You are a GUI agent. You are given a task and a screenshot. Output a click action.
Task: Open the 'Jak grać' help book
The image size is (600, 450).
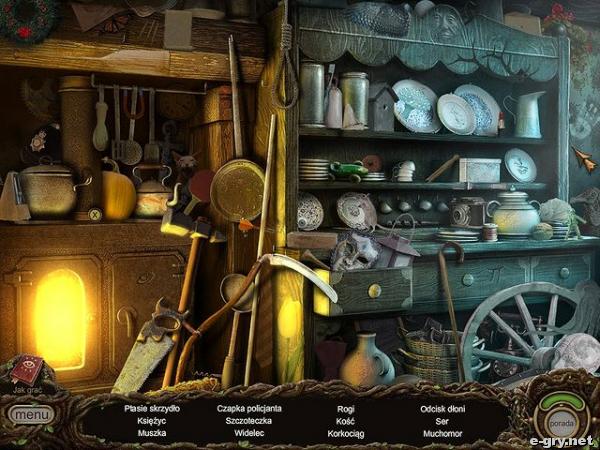coord(25,371)
